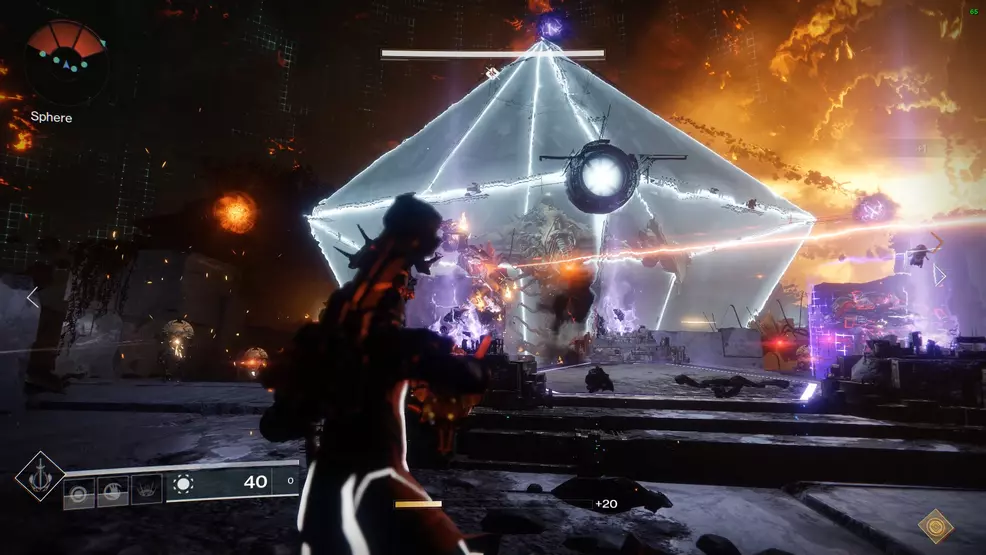
Task: Click the right-pointing arrow marker
Action: coord(939,275)
